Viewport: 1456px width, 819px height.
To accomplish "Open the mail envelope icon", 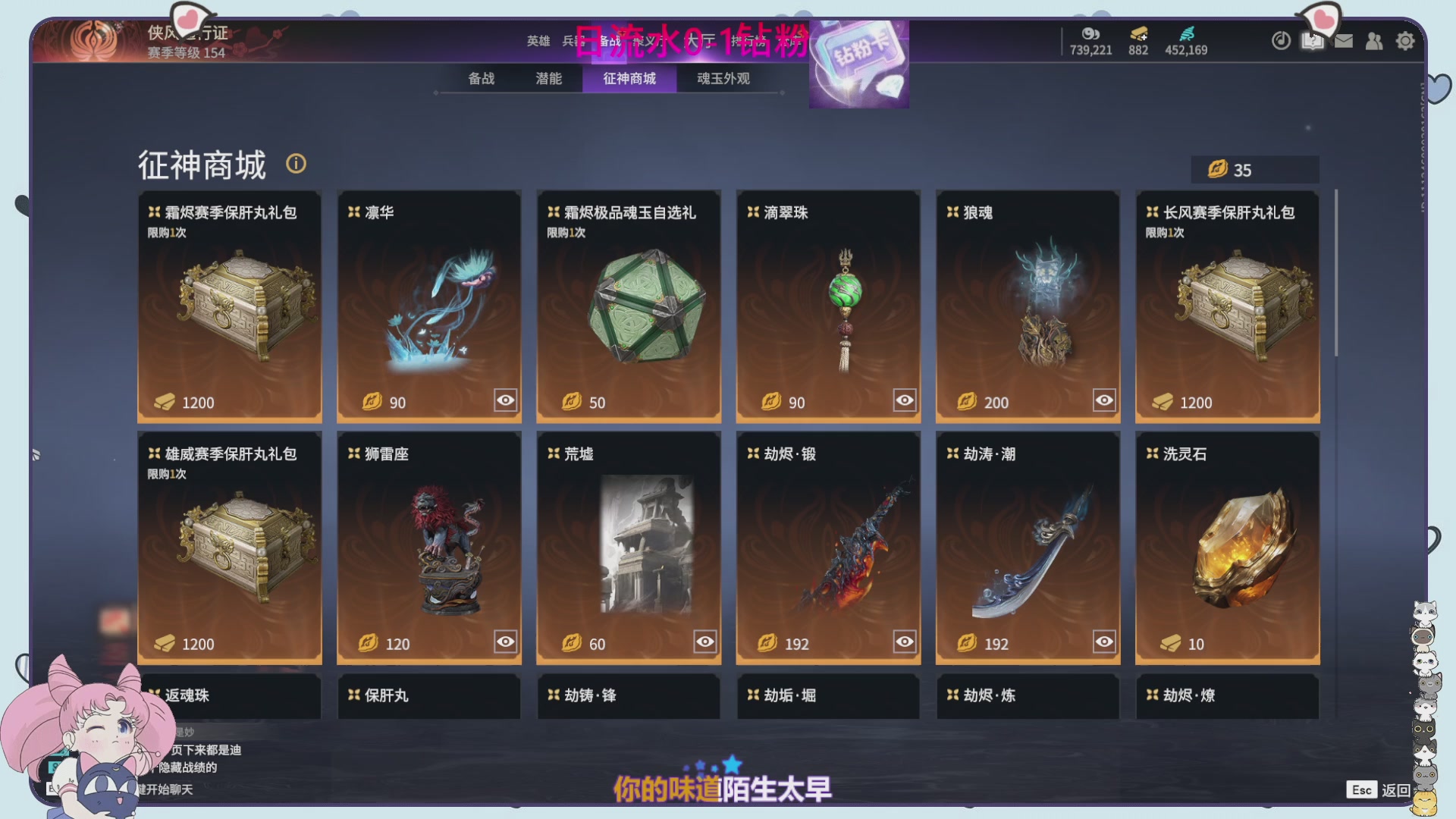I will (1343, 41).
